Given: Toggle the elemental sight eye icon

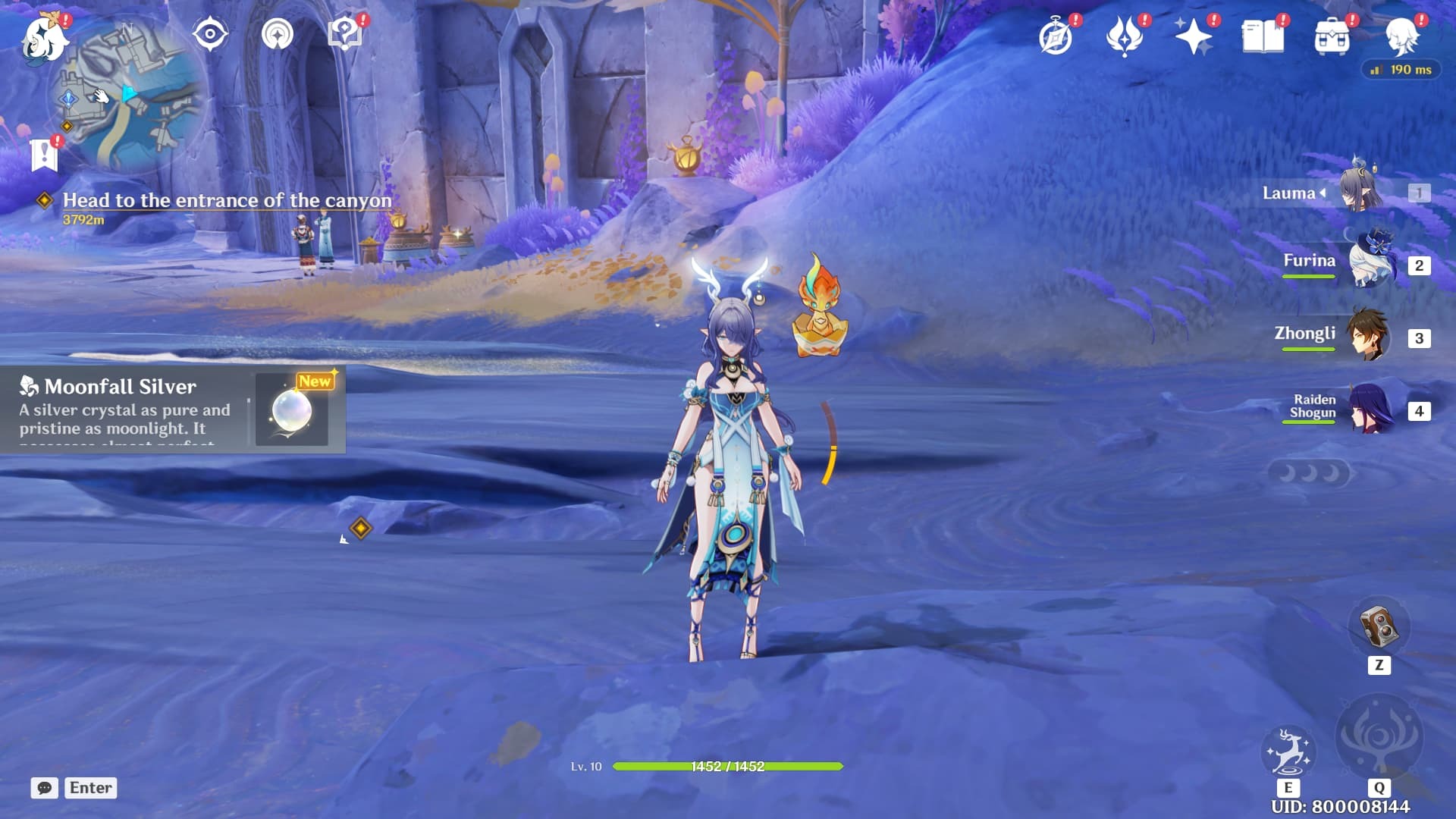Looking at the screenshot, I should click(210, 34).
